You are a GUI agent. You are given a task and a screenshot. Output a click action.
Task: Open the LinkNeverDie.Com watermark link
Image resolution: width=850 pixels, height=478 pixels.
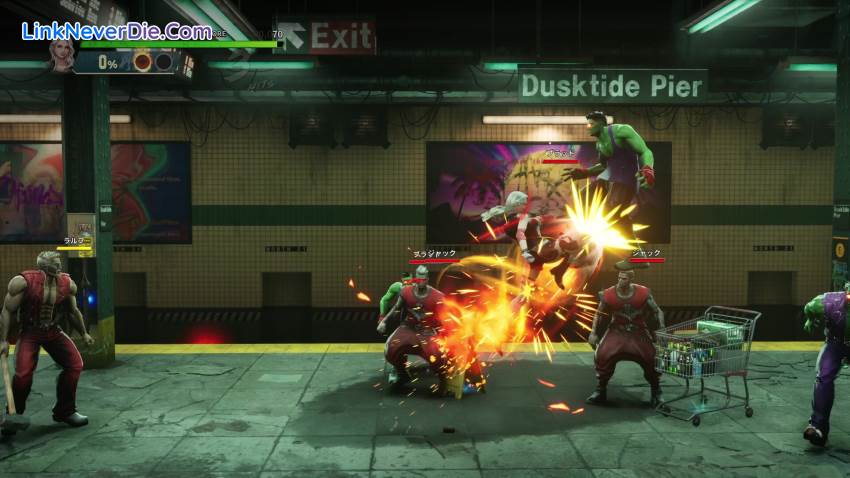[116, 30]
